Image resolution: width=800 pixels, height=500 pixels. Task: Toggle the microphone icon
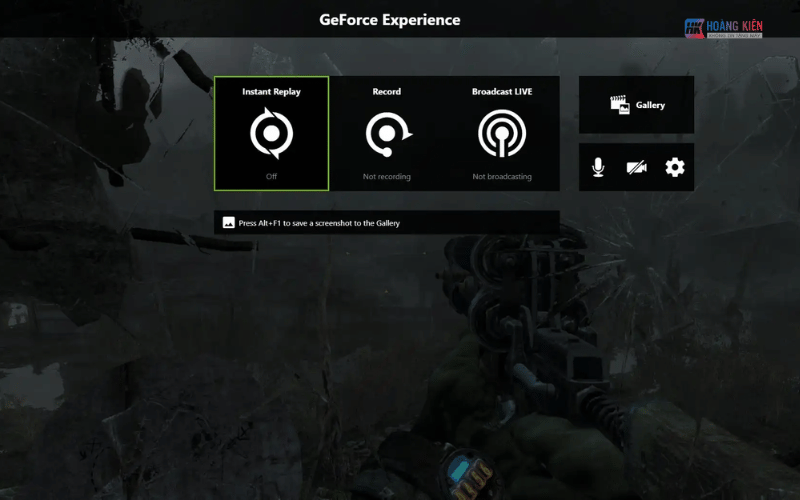coord(598,167)
